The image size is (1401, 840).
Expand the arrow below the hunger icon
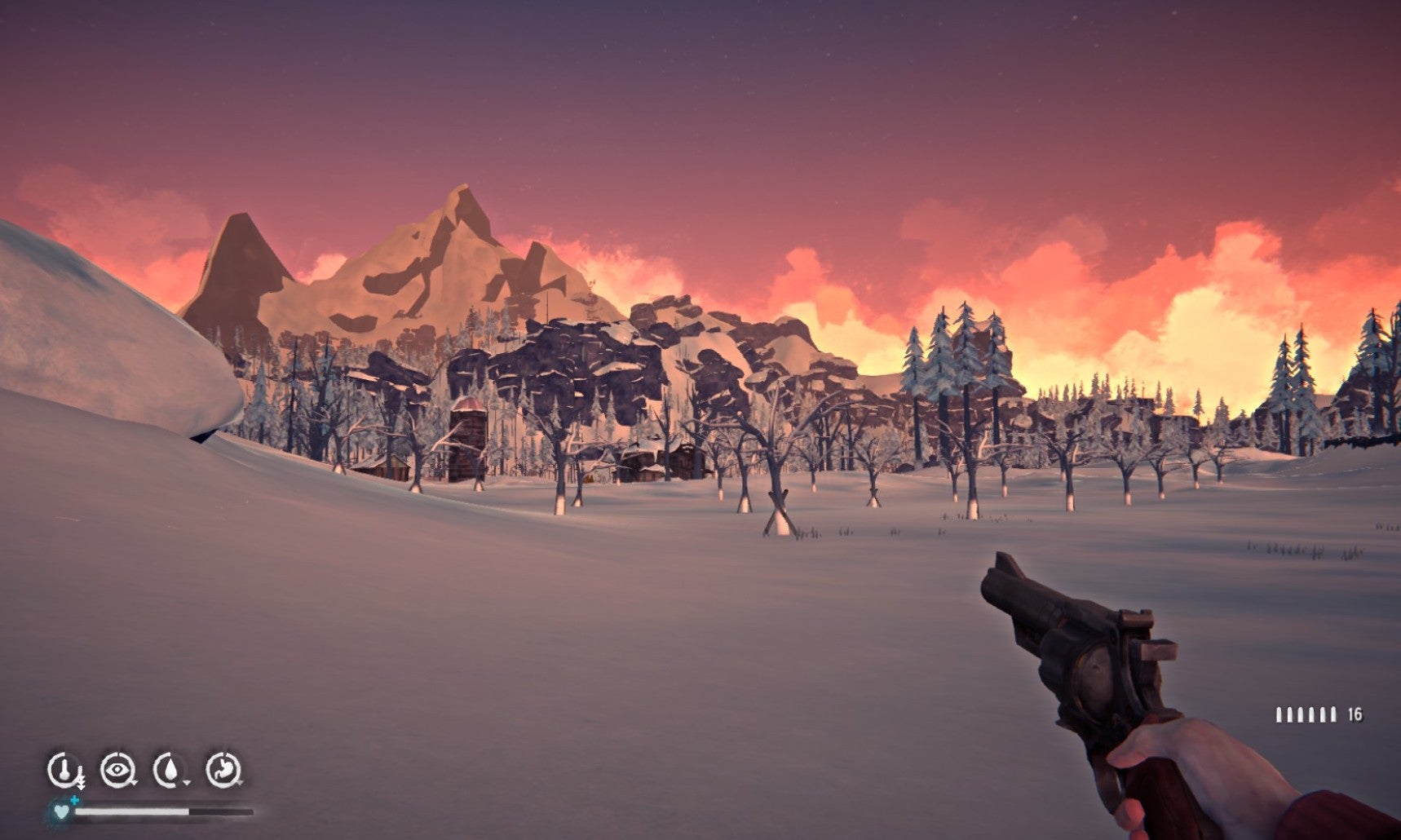point(240,782)
